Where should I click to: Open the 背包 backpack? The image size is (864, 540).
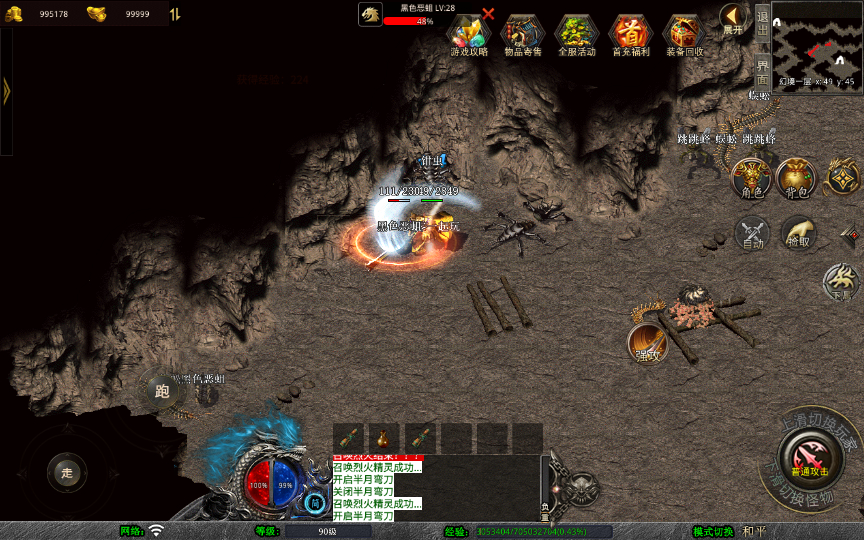[x=796, y=178]
